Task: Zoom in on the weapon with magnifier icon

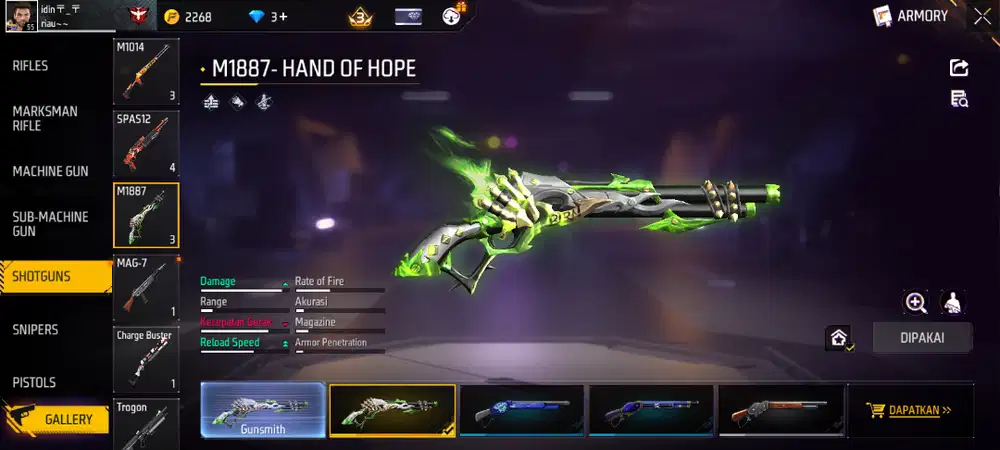Action: 915,302
